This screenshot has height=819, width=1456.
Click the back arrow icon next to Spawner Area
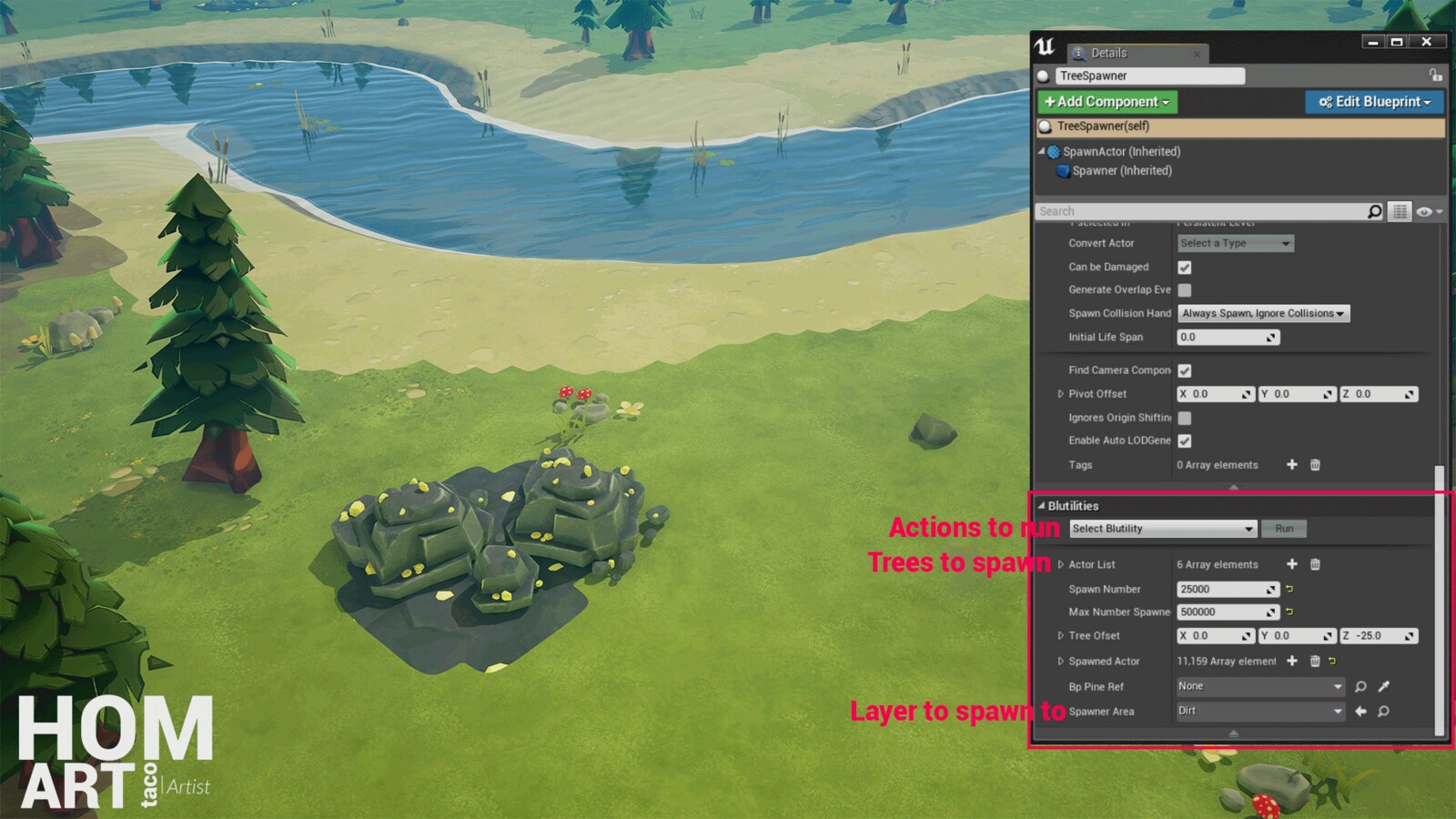coord(1360,711)
